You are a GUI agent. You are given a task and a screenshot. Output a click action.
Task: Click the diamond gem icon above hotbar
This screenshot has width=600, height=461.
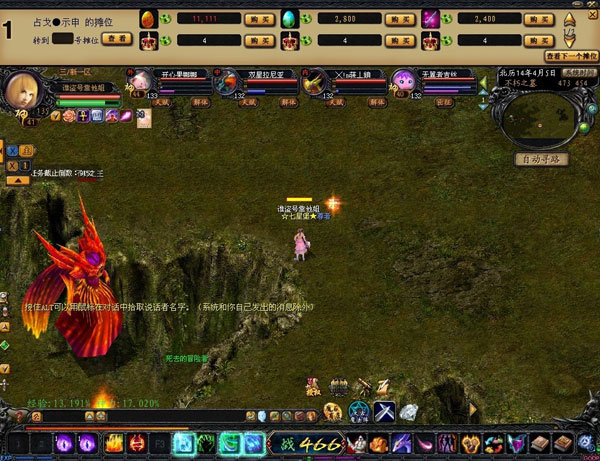[409, 411]
